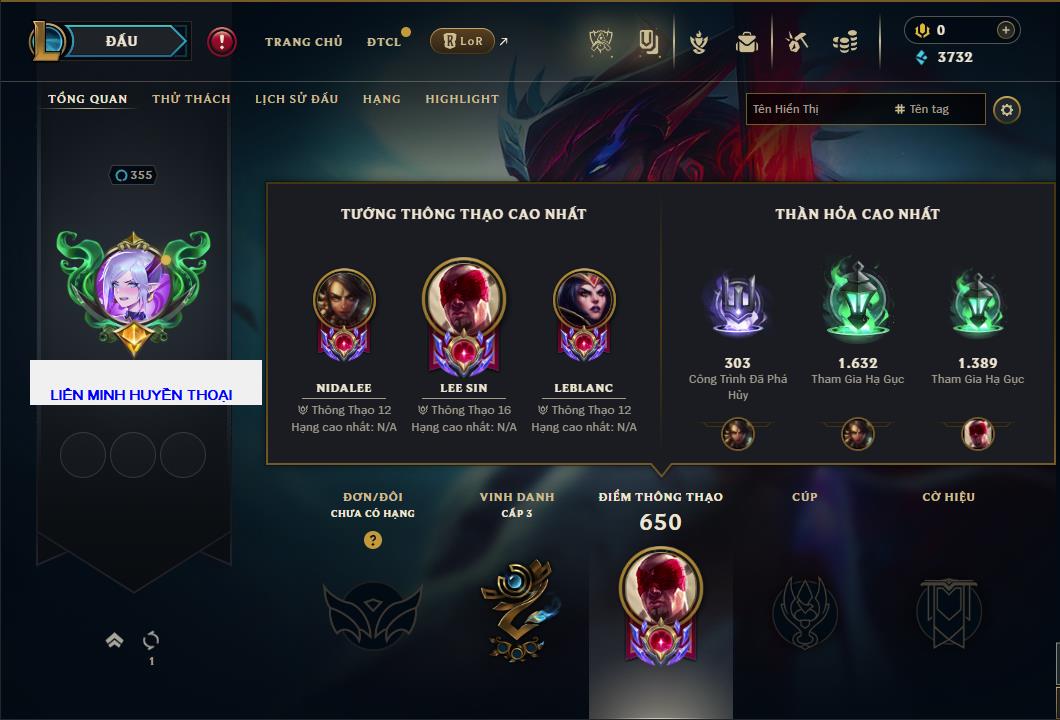Go to TRANG CHỦ home page

303,42
